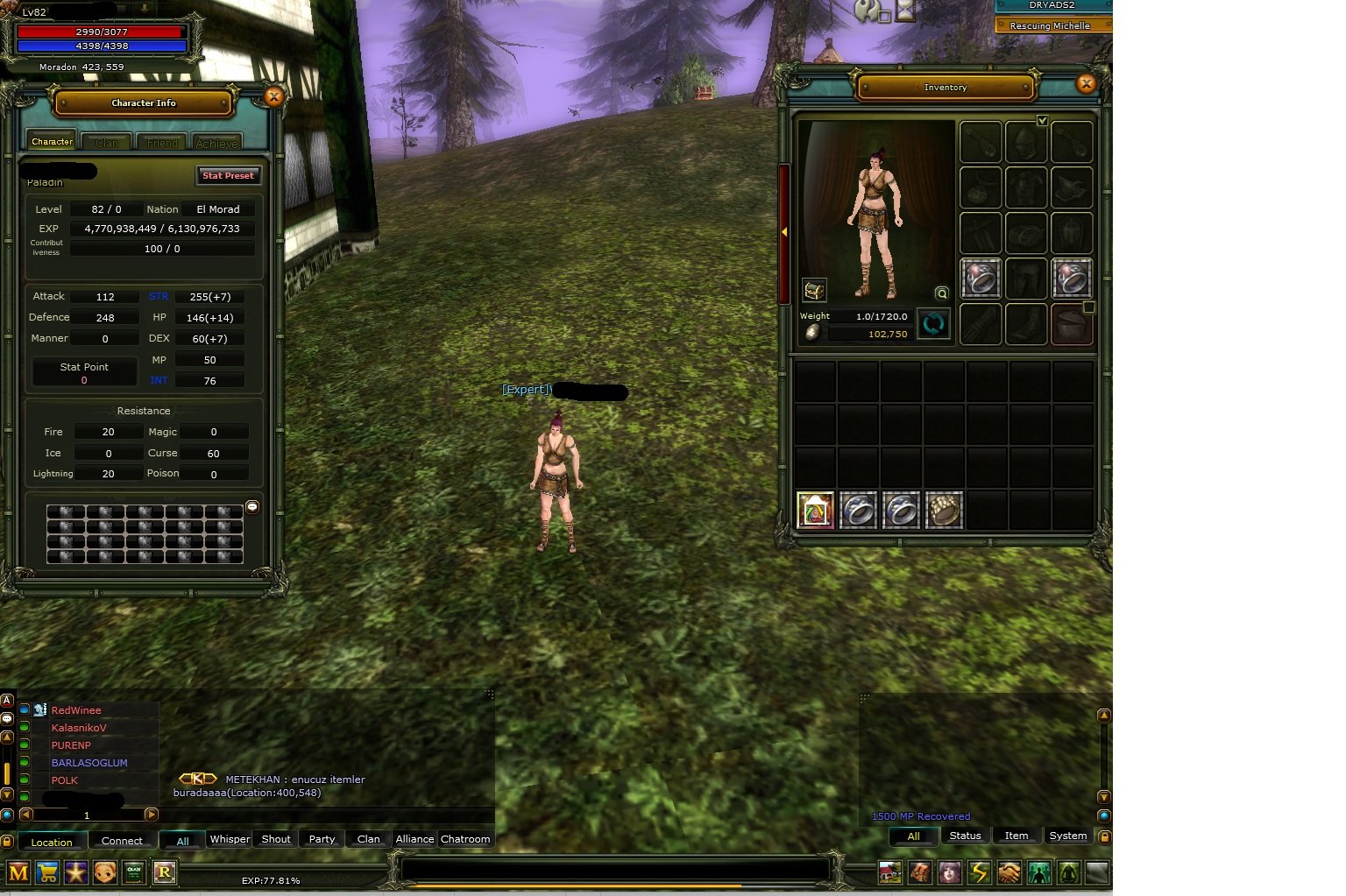Viewport: 1346px width, 896px height.
Task: Open the shopping cart store icon
Action: point(47,872)
